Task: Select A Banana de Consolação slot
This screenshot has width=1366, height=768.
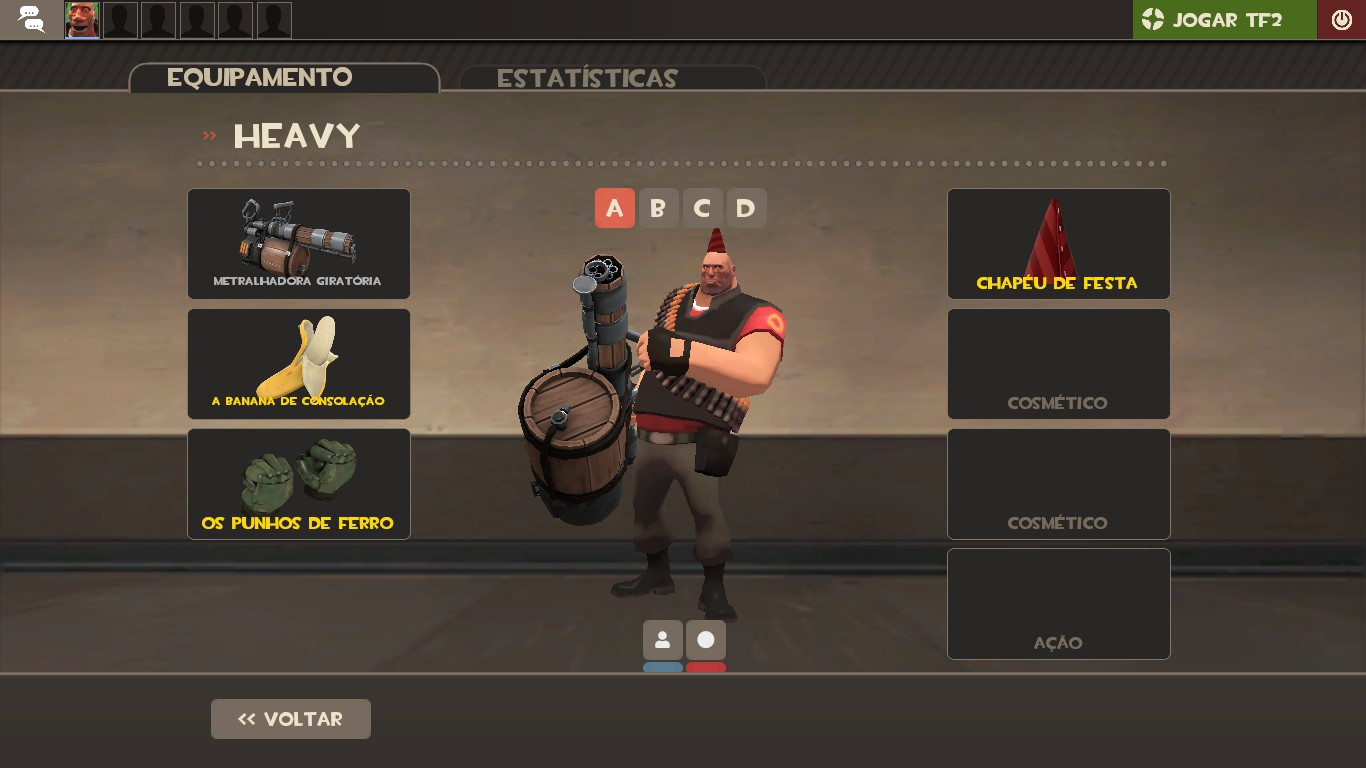Action: click(298, 363)
